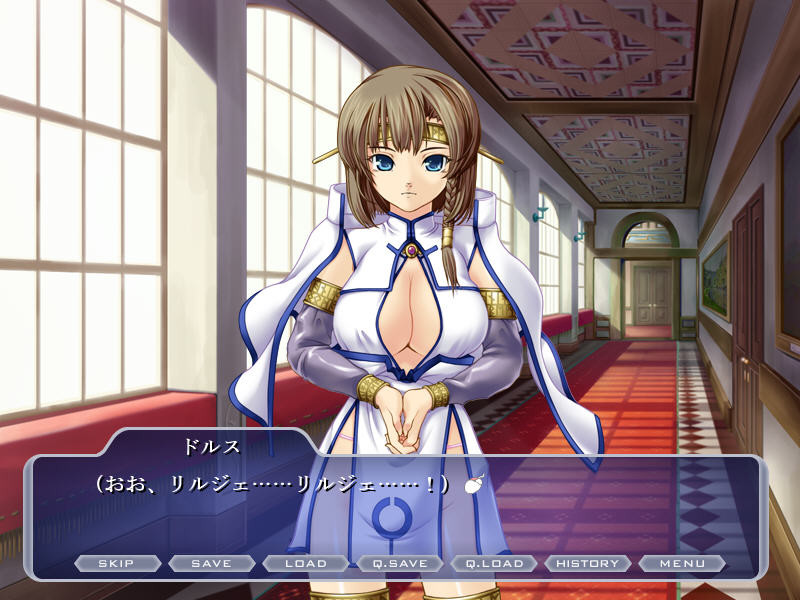Open the SAVE screen

point(211,563)
